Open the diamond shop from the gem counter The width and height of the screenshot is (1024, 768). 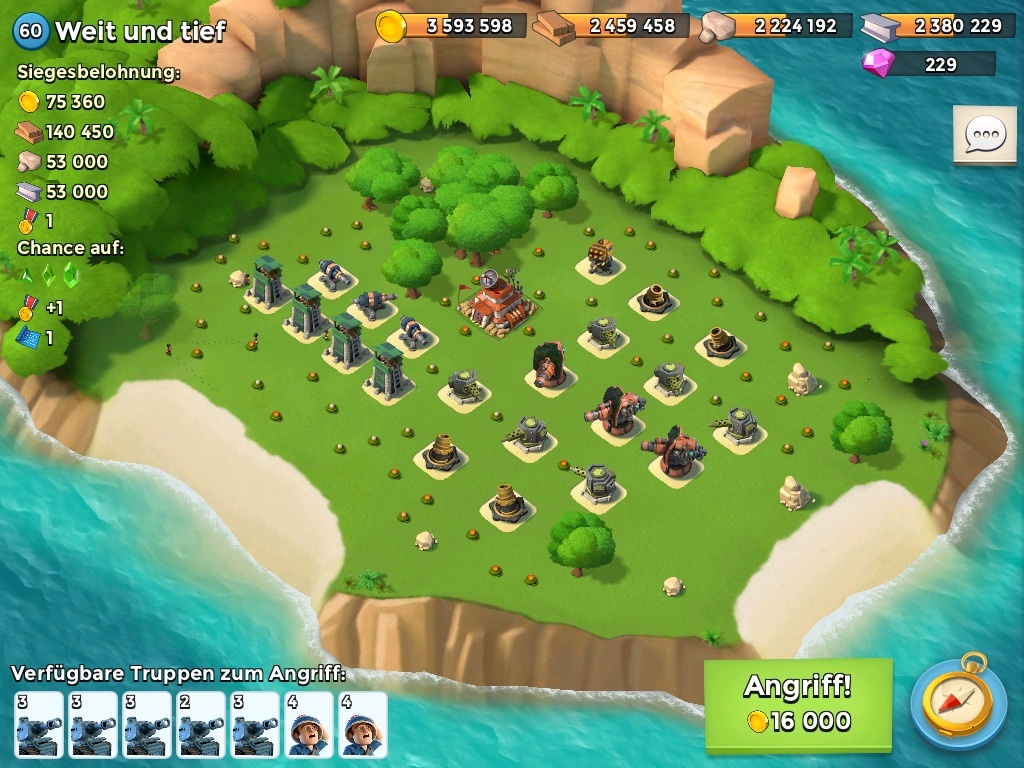point(929,64)
